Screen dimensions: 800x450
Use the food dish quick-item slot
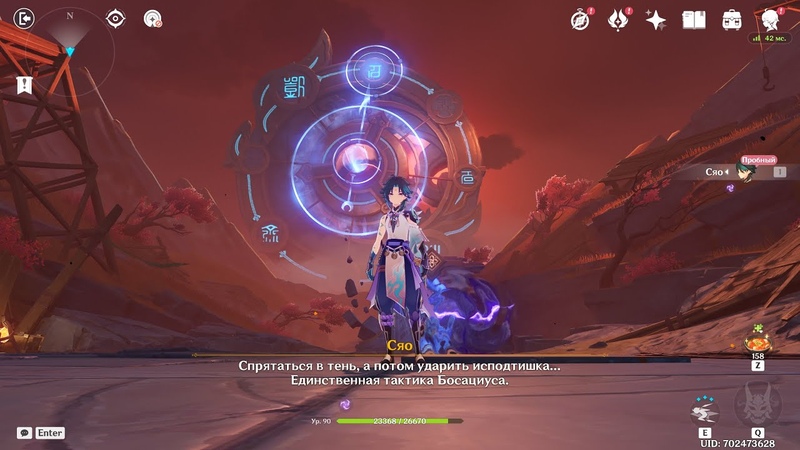coord(757,338)
